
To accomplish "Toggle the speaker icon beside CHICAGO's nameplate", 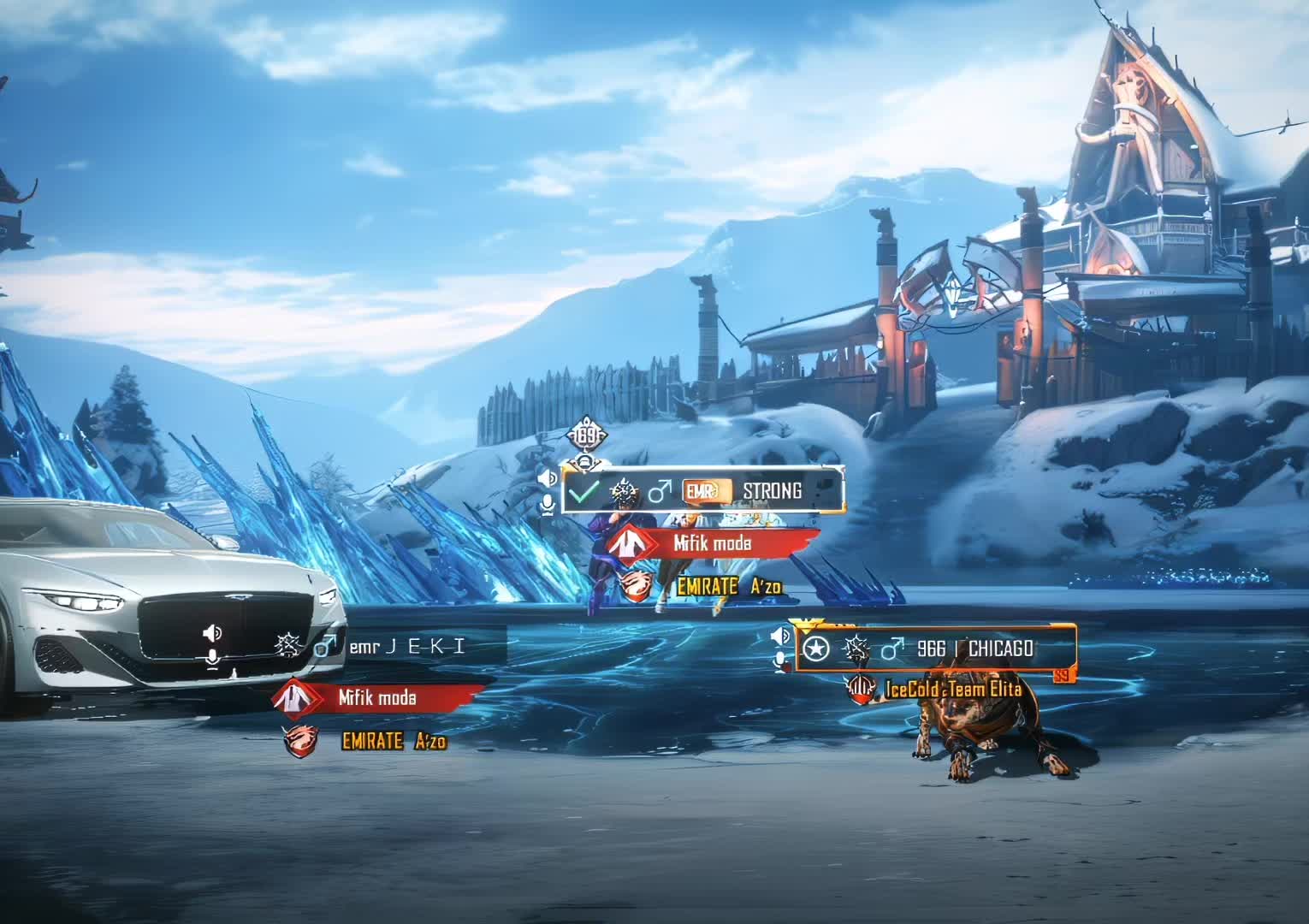I will coord(780,636).
